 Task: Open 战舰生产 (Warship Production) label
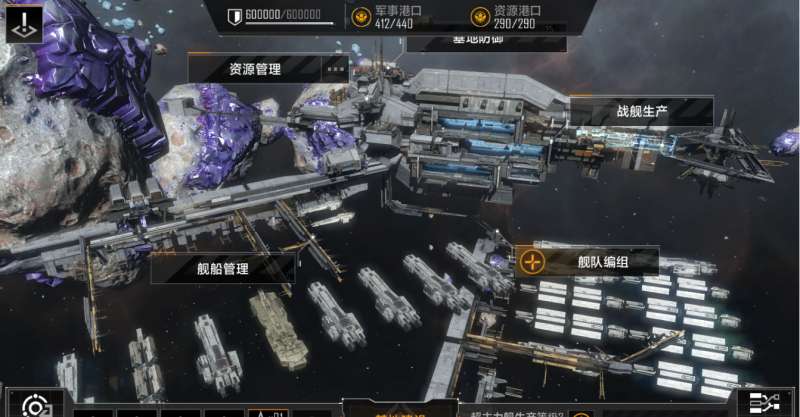pyautogui.click(x=640, y=111)
